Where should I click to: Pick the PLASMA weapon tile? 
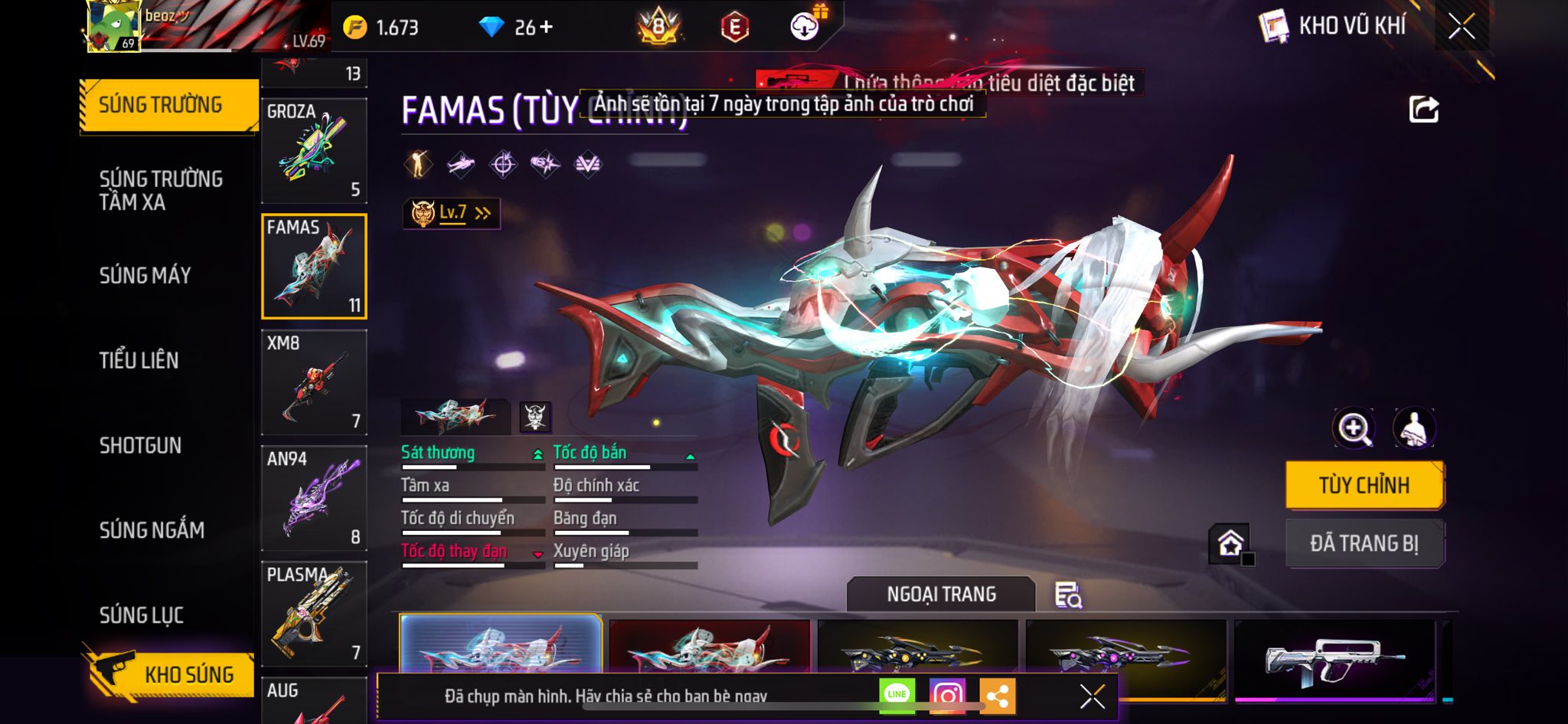pyautogui.click(x=314, y=614)
